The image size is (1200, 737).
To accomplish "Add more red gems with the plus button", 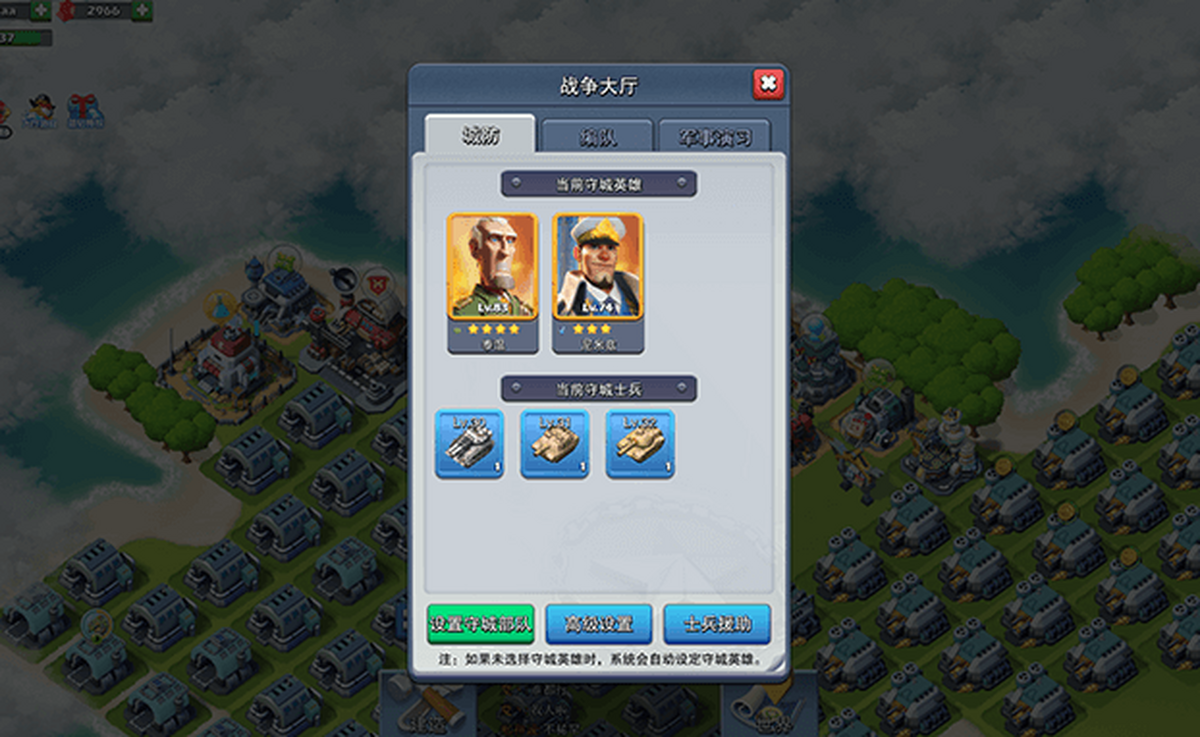I will [141, 11].
